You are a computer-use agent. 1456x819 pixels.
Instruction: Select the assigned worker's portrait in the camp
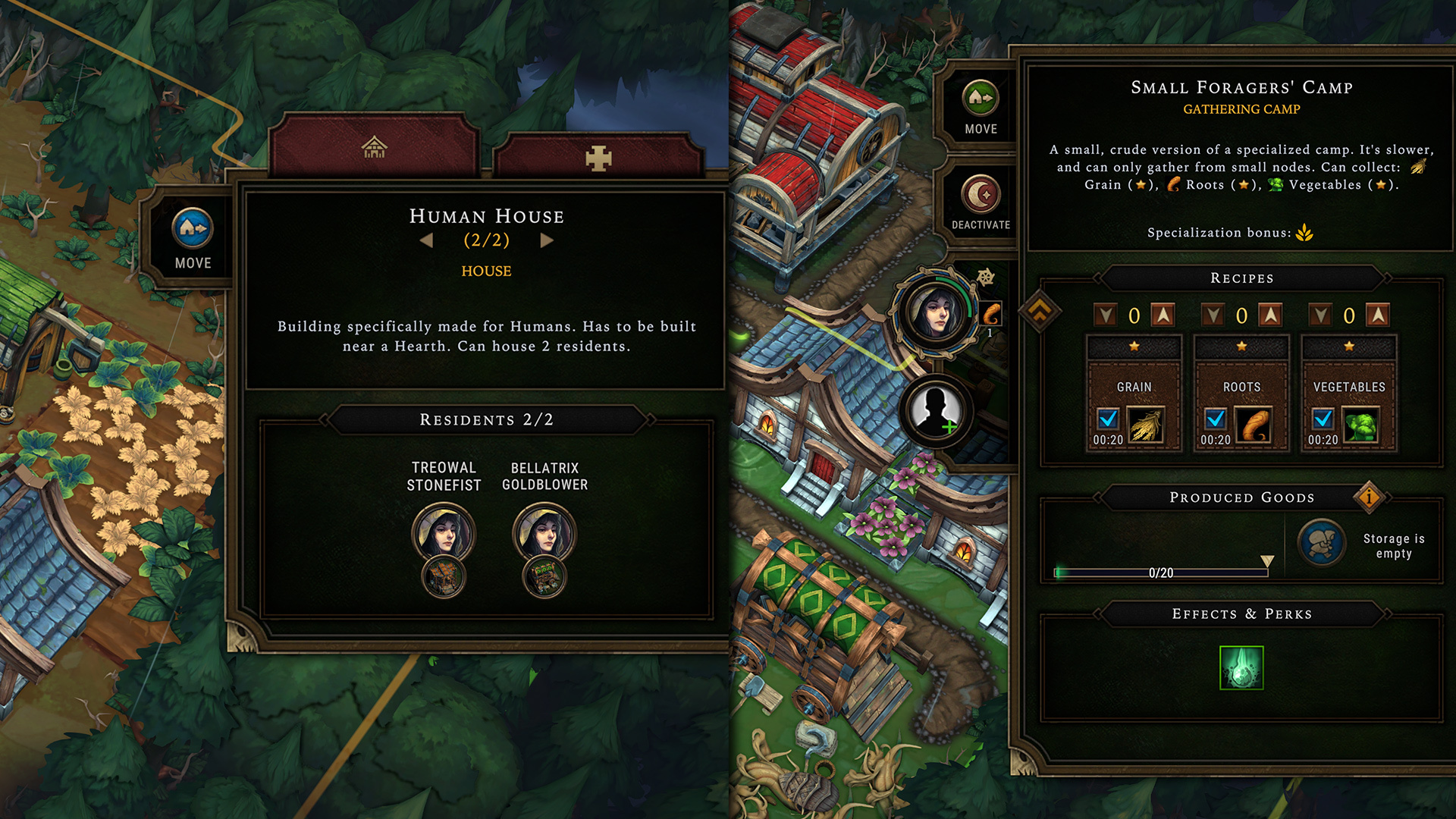tap(935, 313)
